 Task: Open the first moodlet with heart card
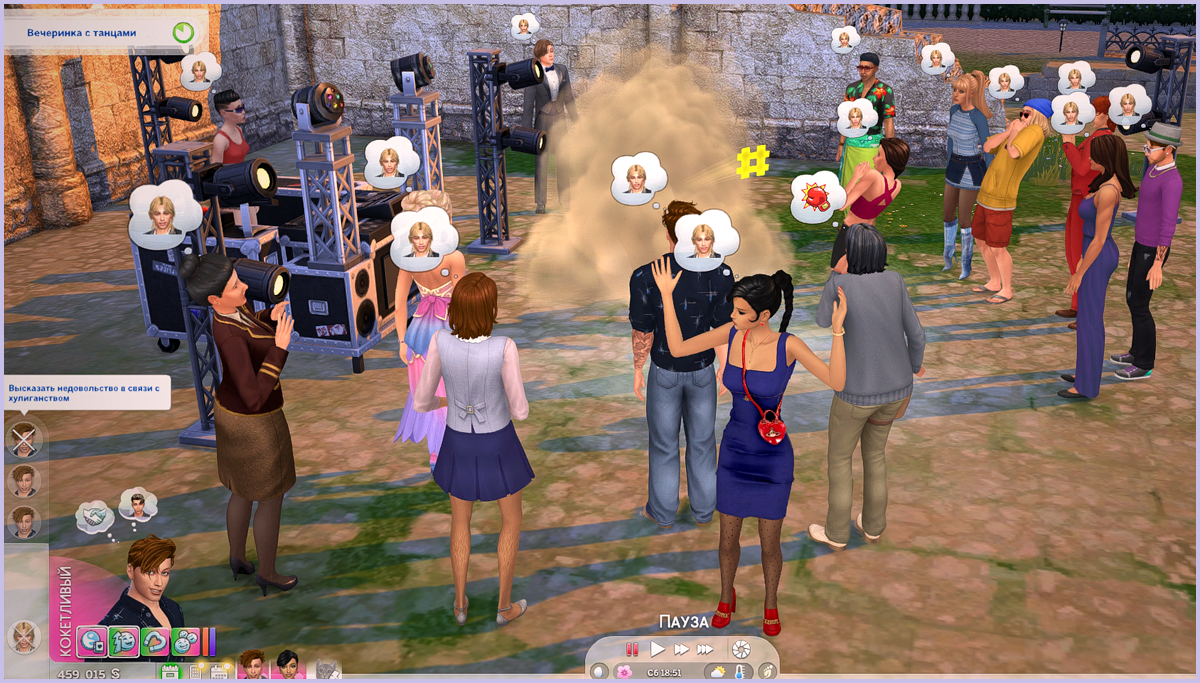coord(92,640)
